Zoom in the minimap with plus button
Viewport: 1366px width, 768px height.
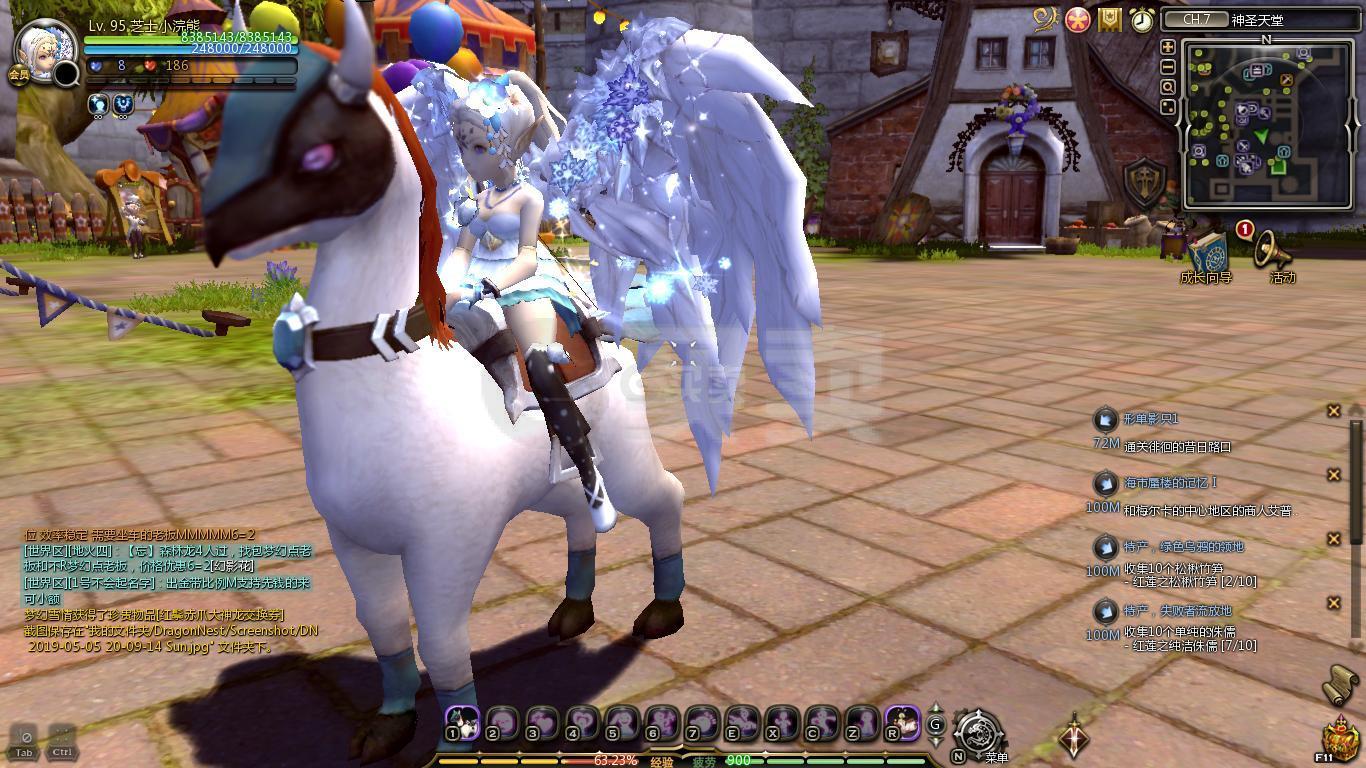tap(1167, 47)
